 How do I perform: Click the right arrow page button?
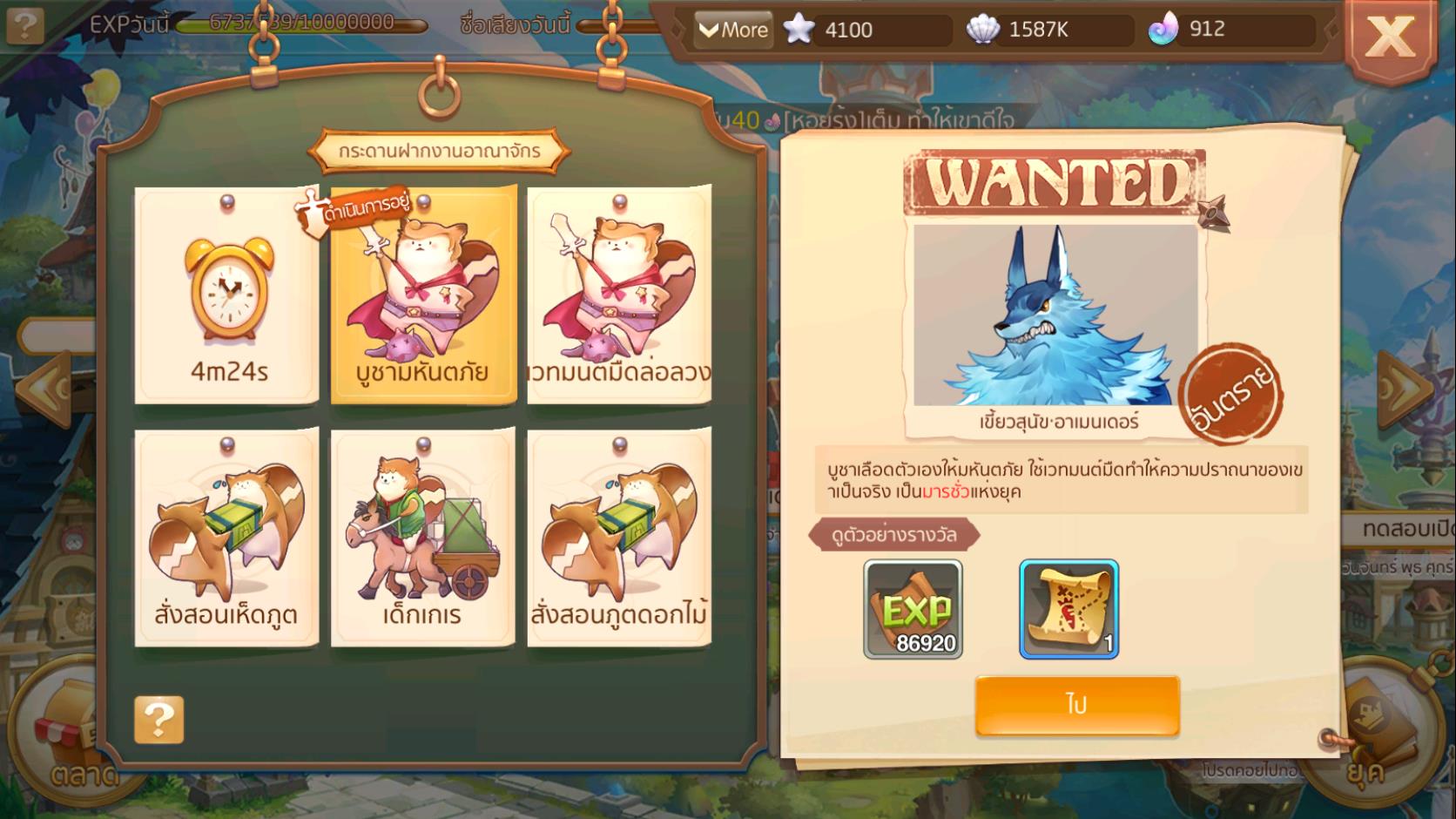click(1404, 389)
